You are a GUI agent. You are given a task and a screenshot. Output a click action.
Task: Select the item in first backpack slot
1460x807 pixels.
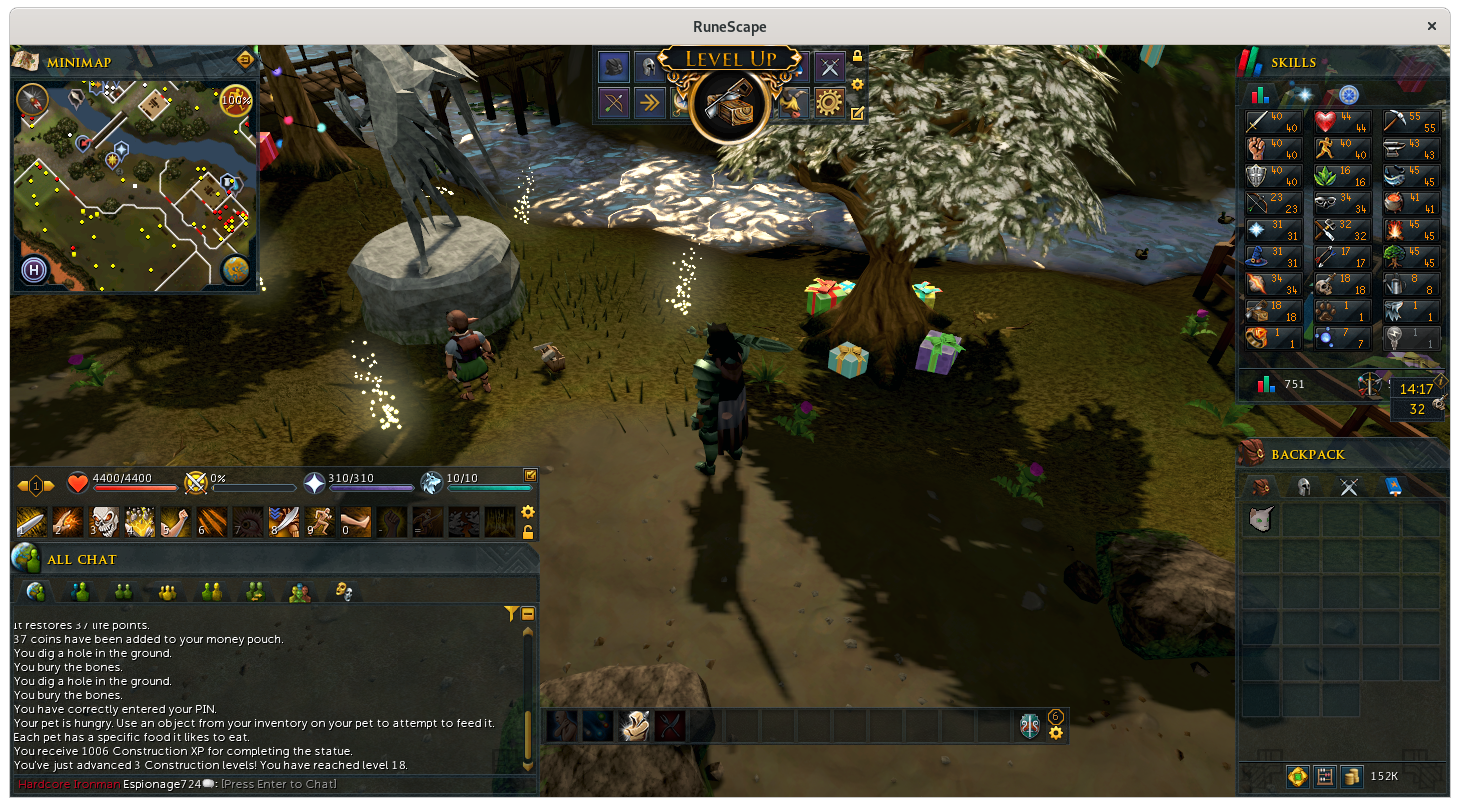1261,519
